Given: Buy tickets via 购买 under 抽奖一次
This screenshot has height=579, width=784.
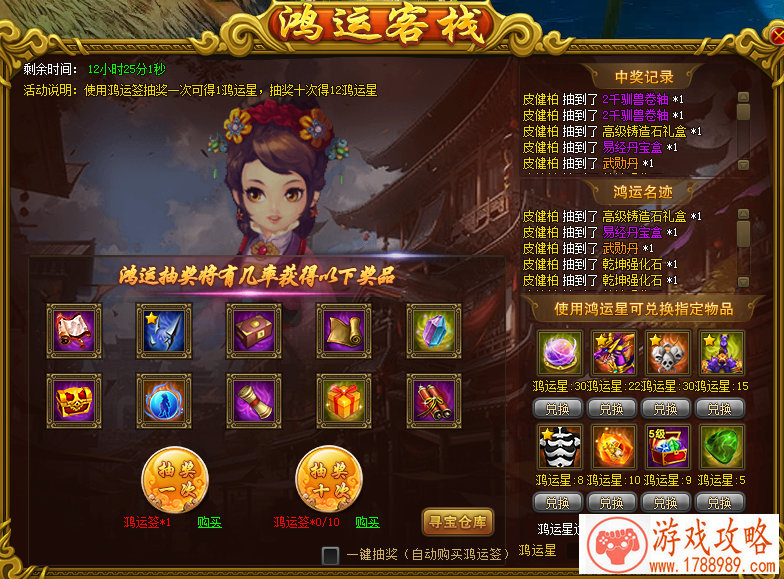Looking at the screenshot, I should 209,522.
